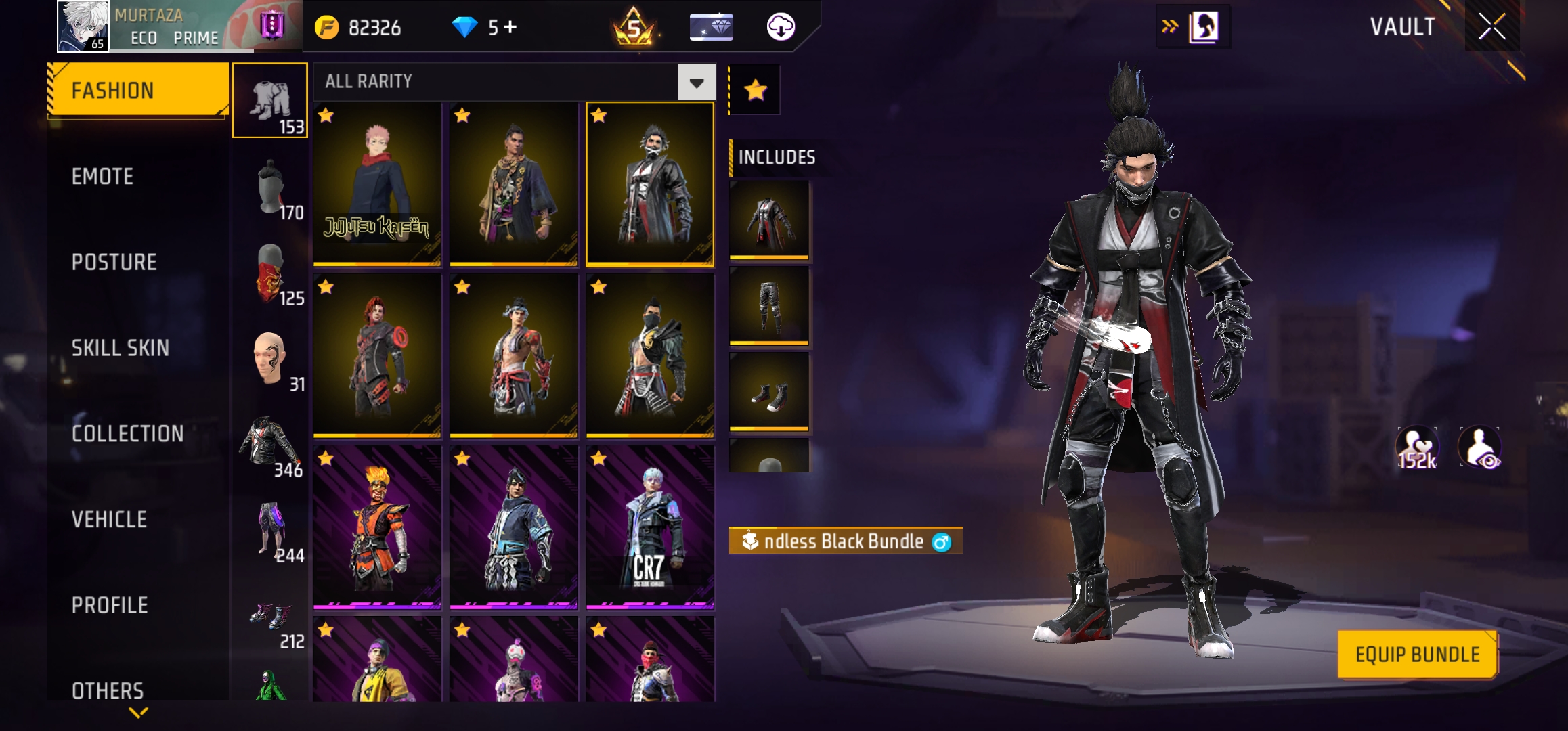Pick the flaming-hair orange outfit bundle
Image resolution: width=1568 pixels, height=731 pixels.
[377, 527]
